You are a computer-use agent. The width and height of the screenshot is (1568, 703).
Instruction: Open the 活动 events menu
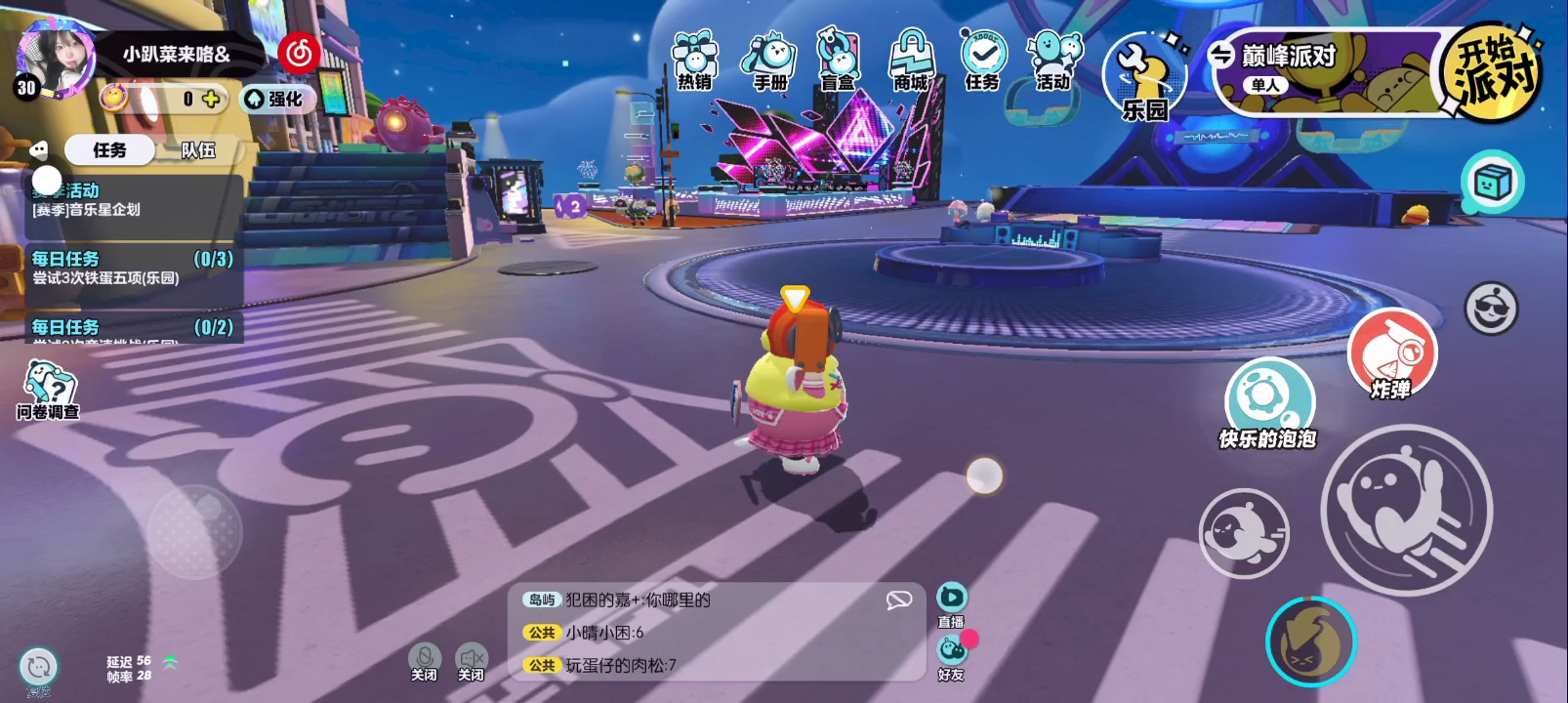[1052, 61]
